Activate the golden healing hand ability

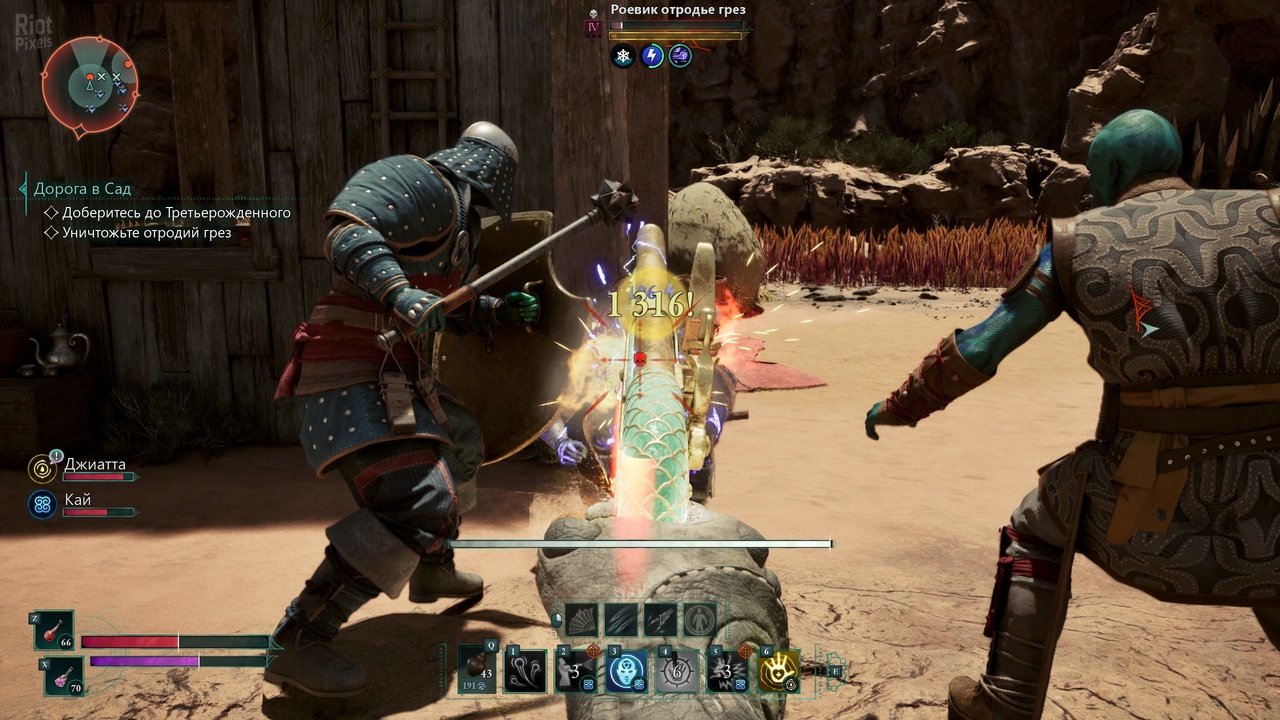click(779, 670)
